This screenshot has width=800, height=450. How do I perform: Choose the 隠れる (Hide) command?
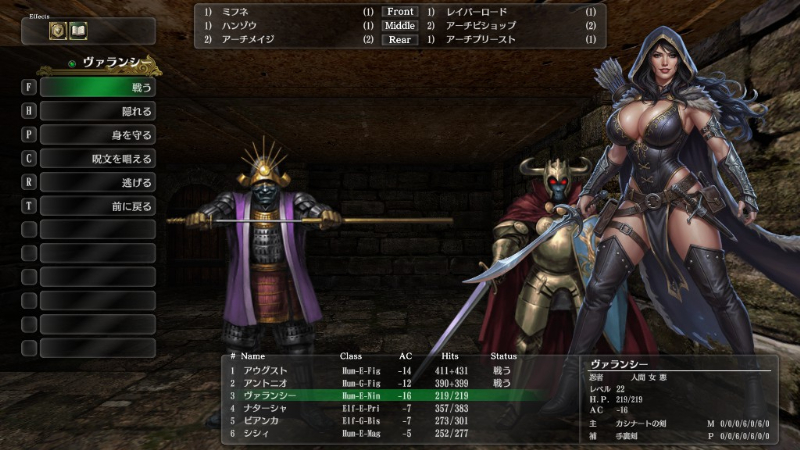click(x=97, y=111)
